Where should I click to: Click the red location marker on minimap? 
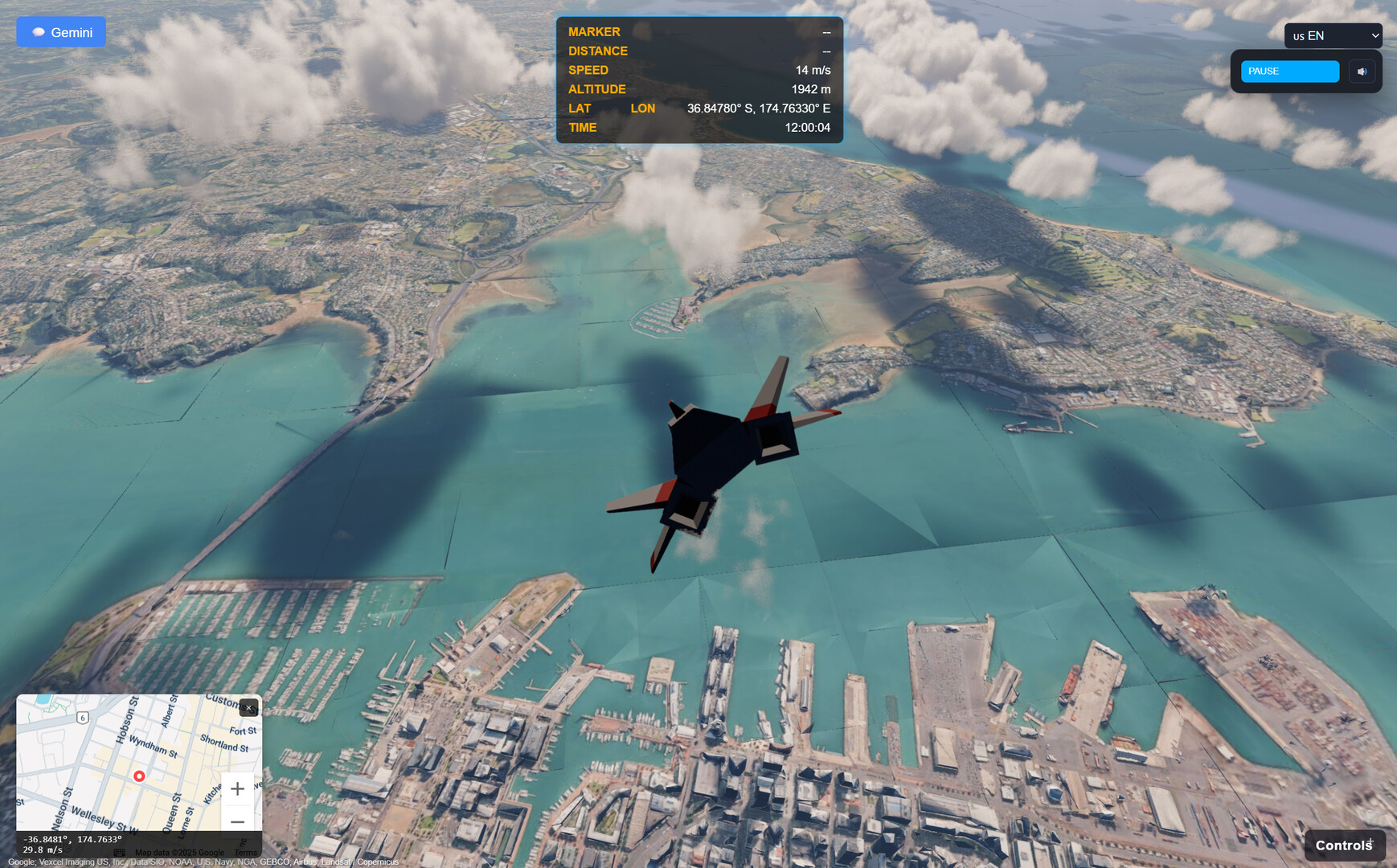(139, 776)
